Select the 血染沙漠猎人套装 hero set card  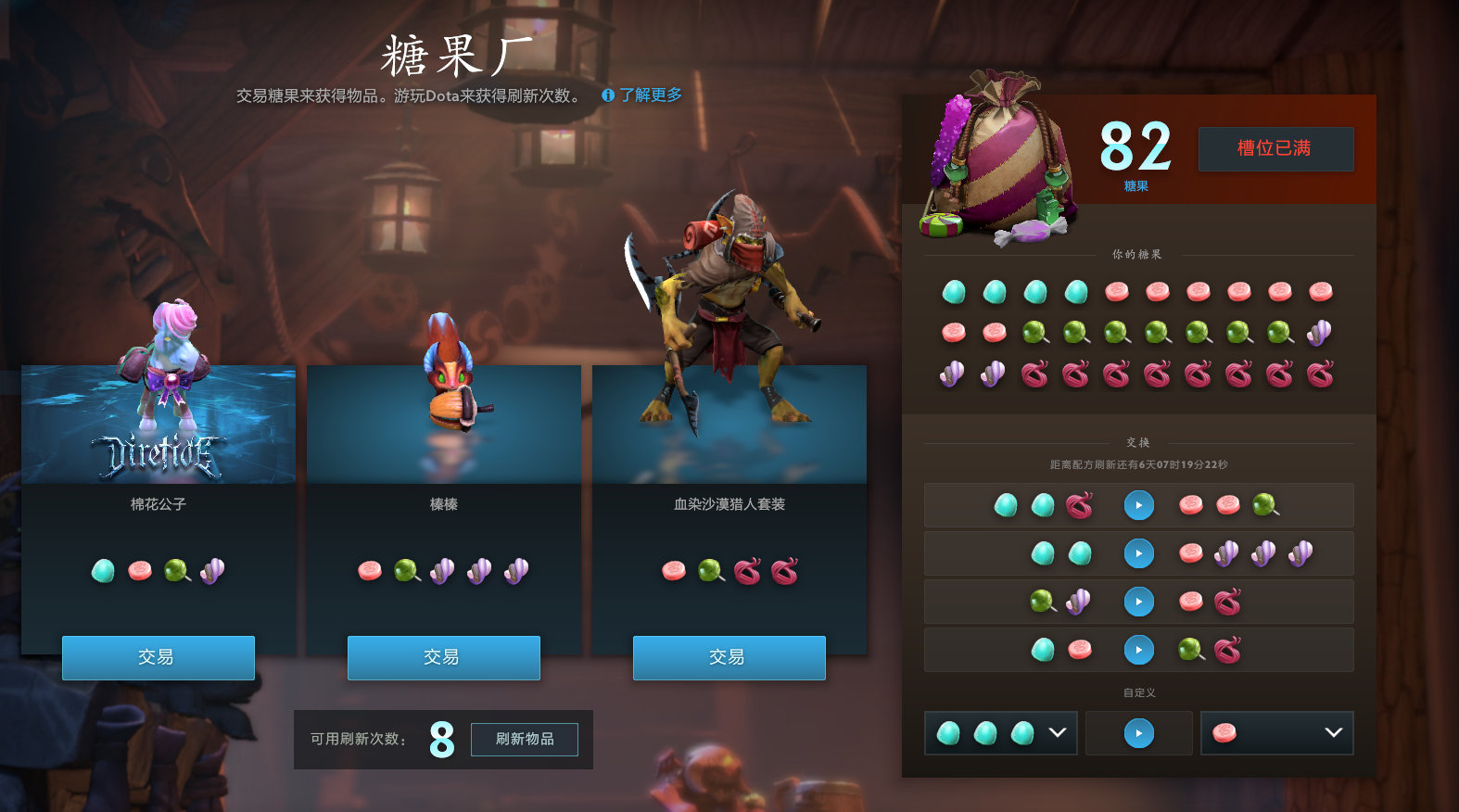pos(729,425)
